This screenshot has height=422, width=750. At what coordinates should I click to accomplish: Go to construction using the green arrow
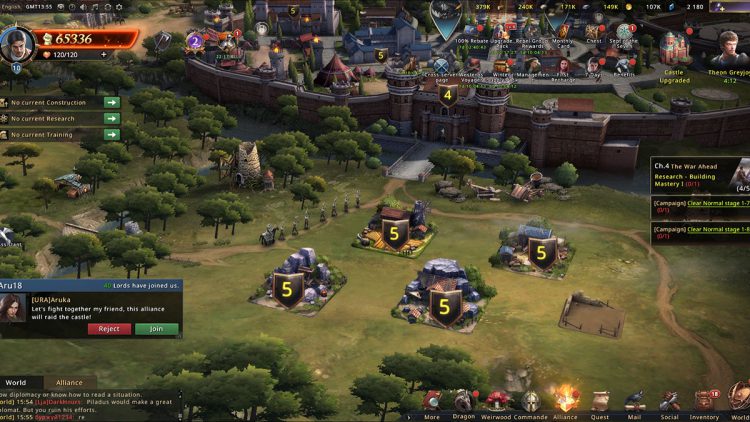111,102
